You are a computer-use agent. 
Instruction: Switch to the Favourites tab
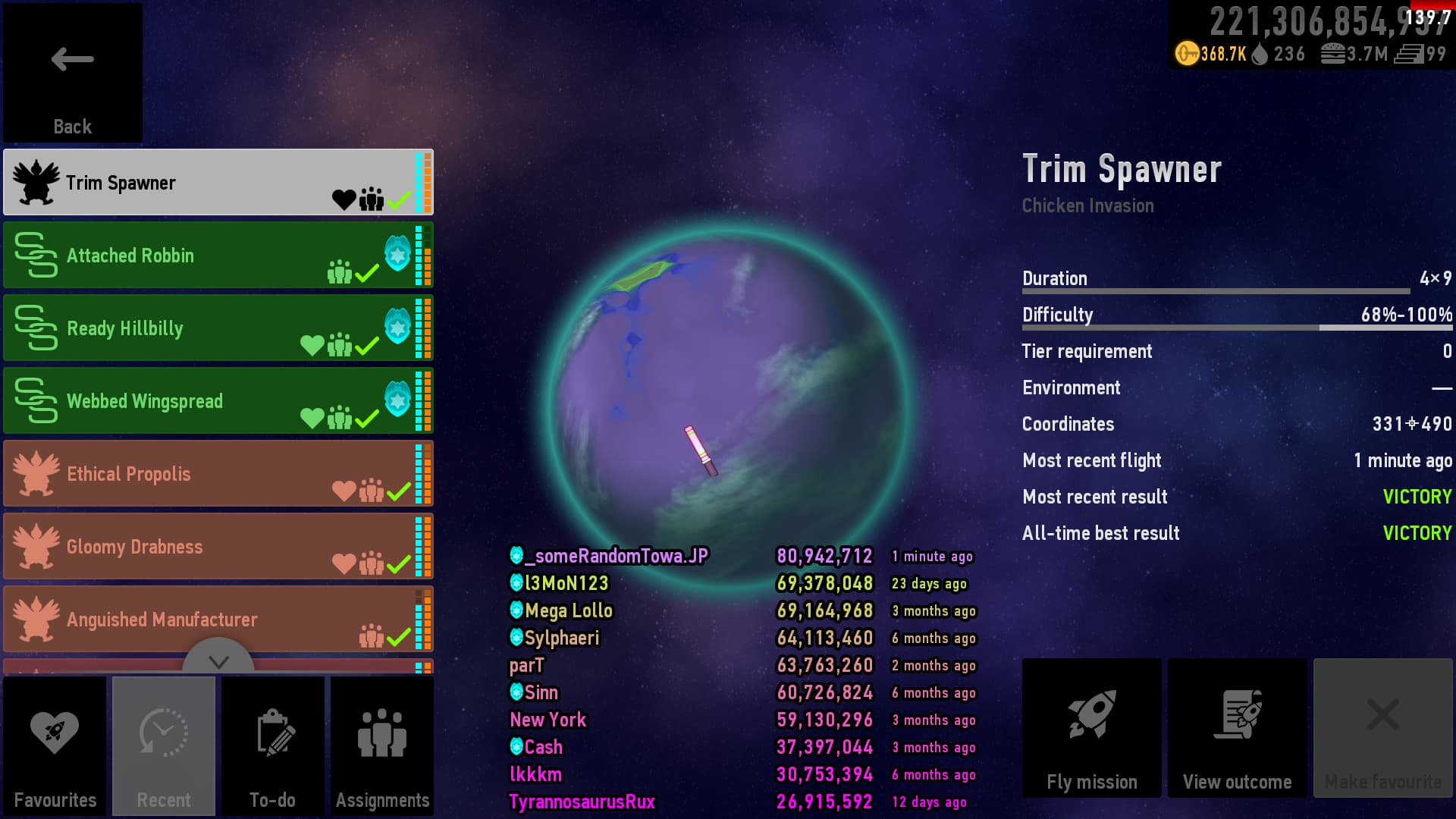[x=55, y=746]
